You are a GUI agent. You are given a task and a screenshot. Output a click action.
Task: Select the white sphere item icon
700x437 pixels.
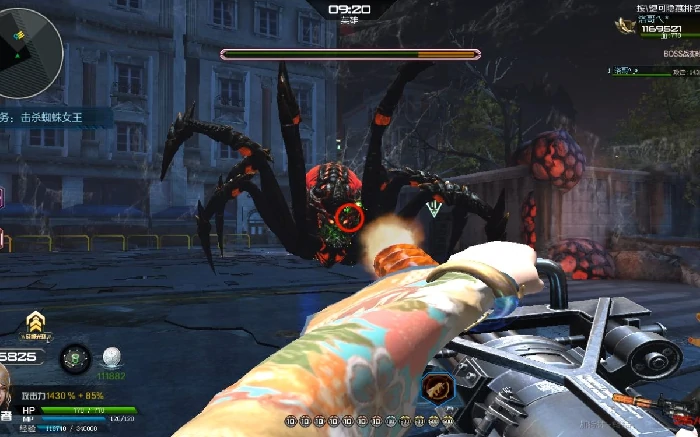click(x=110, y=357)
